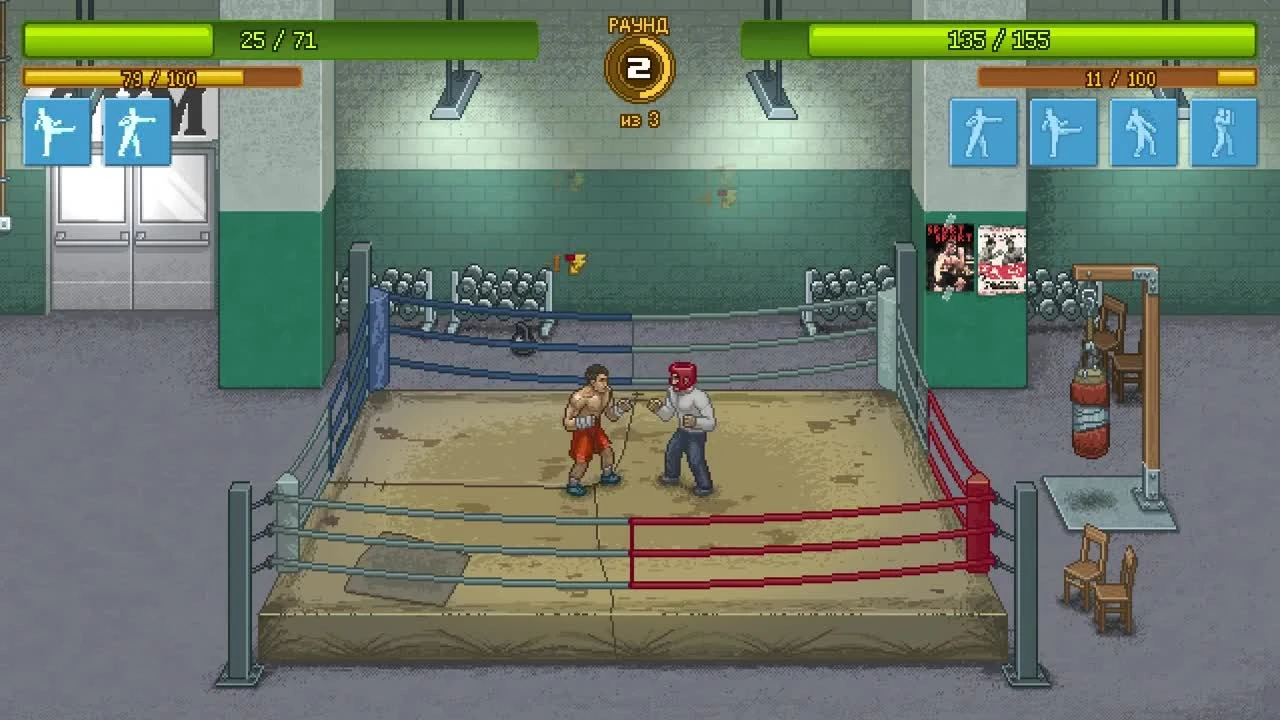Screen dimensions: 1280x720
Task: Select the high kick move on the left panel
Action: pyautogui.click(x=55, y=131)
